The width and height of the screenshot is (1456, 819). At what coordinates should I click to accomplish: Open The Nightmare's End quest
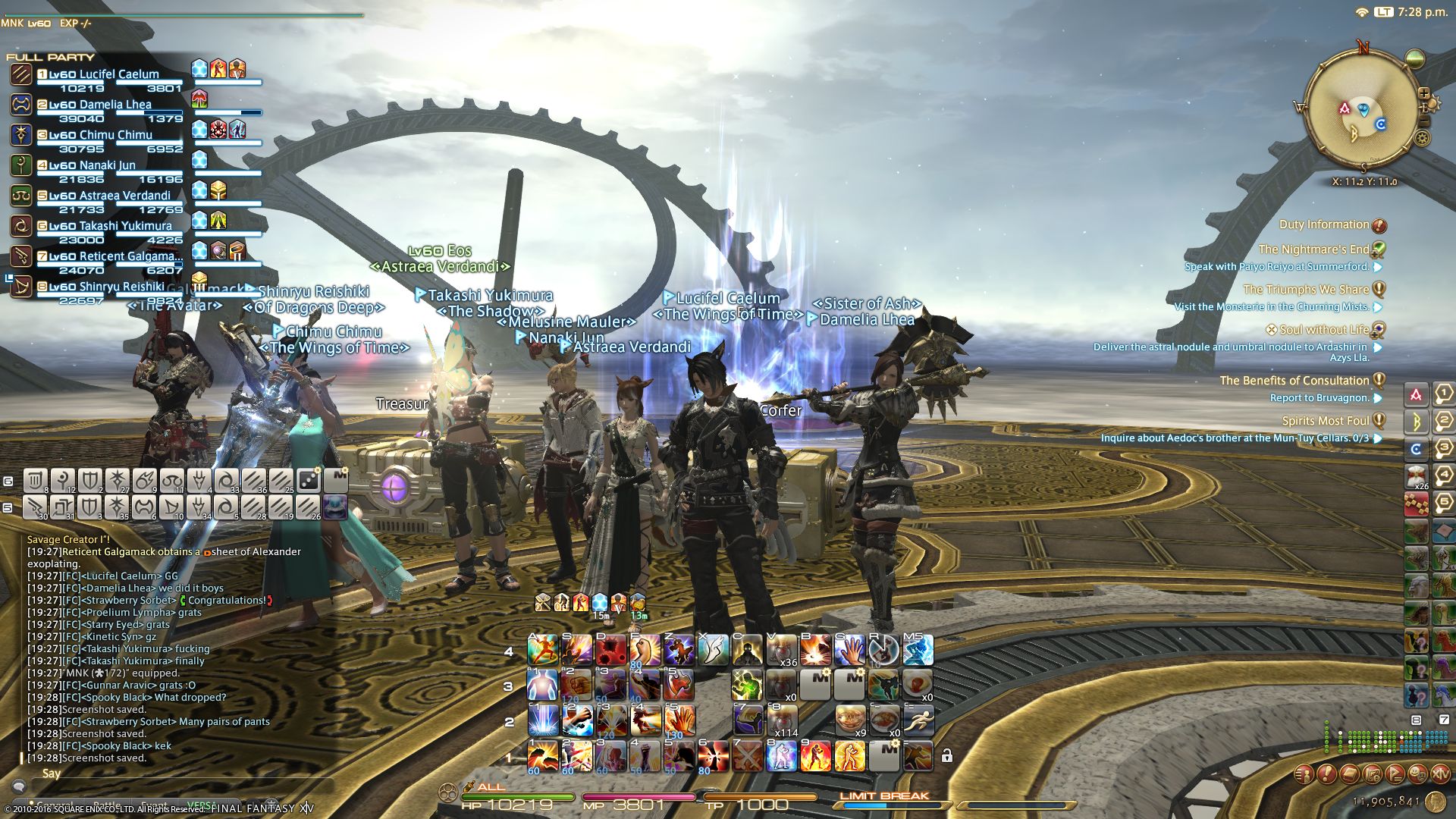click(1313, 249)
